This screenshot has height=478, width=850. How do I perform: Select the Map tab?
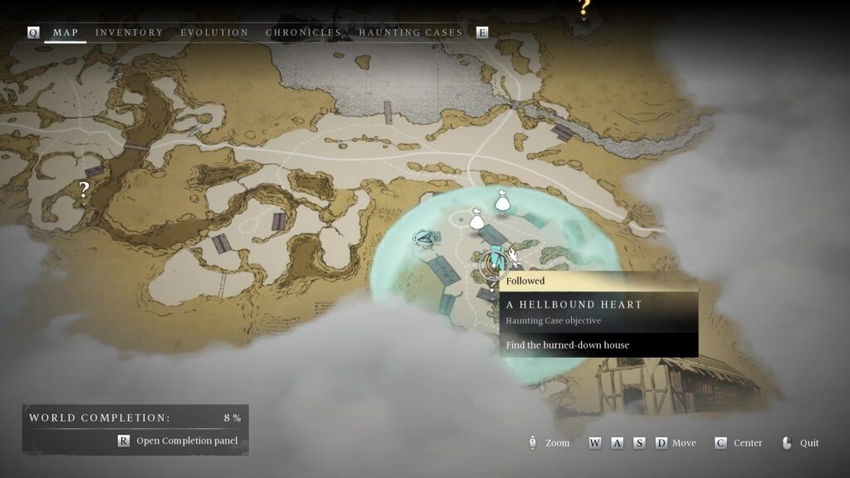[66, 33]
